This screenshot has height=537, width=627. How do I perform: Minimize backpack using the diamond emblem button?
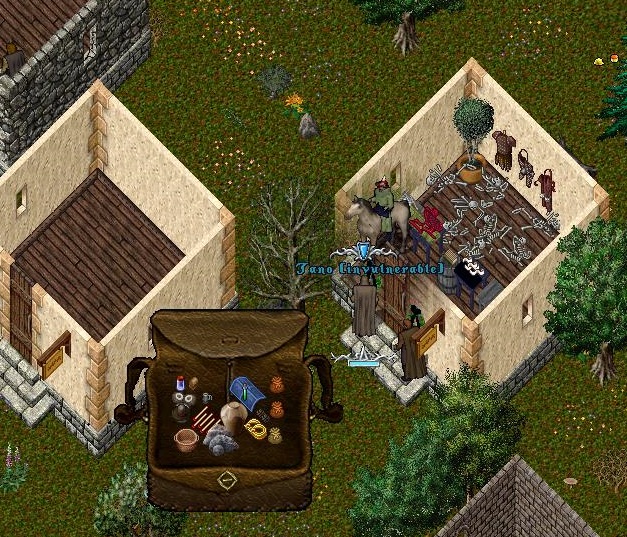(227, 480)
